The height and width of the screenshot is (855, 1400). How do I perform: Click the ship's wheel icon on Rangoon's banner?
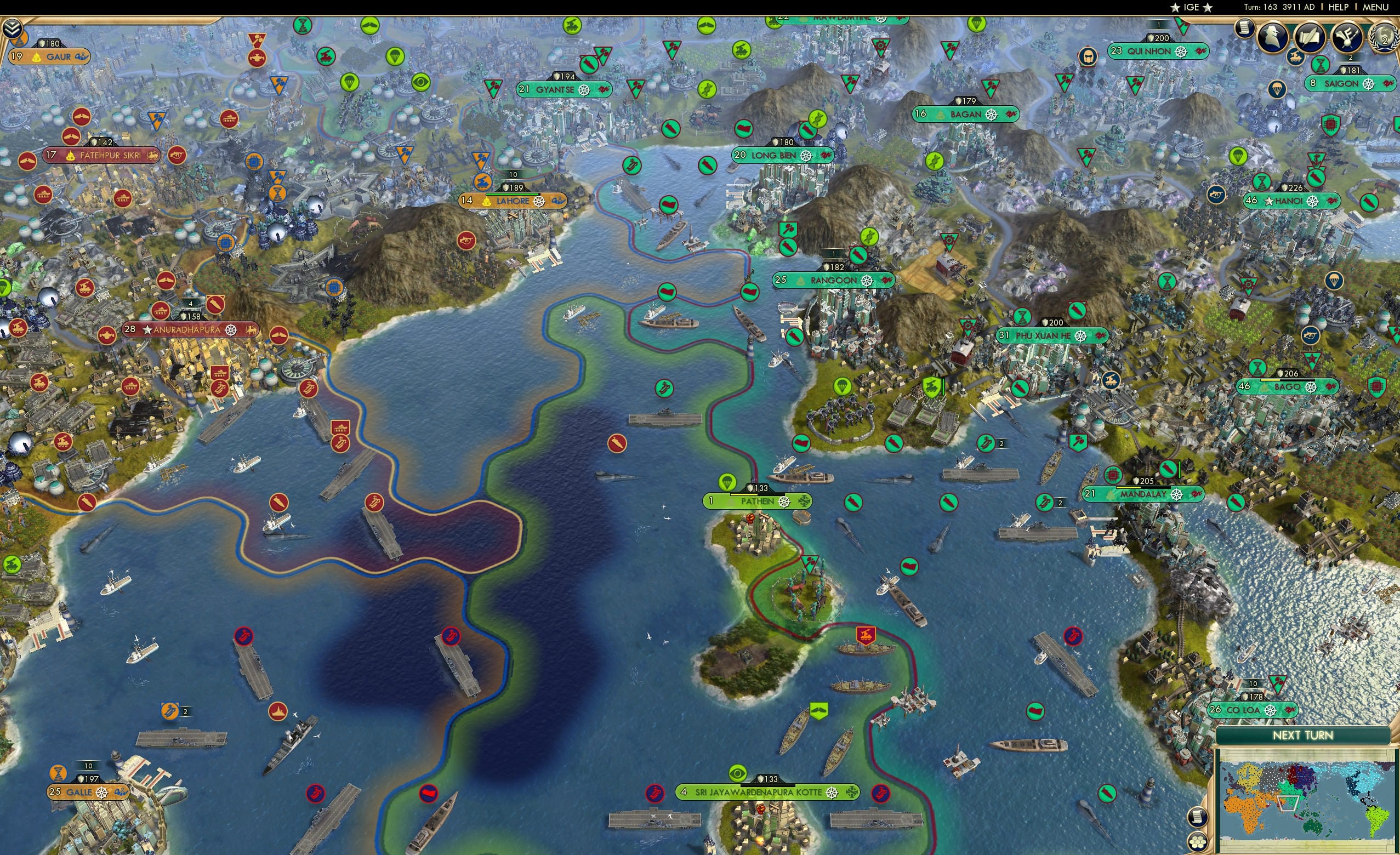(868, 281)
